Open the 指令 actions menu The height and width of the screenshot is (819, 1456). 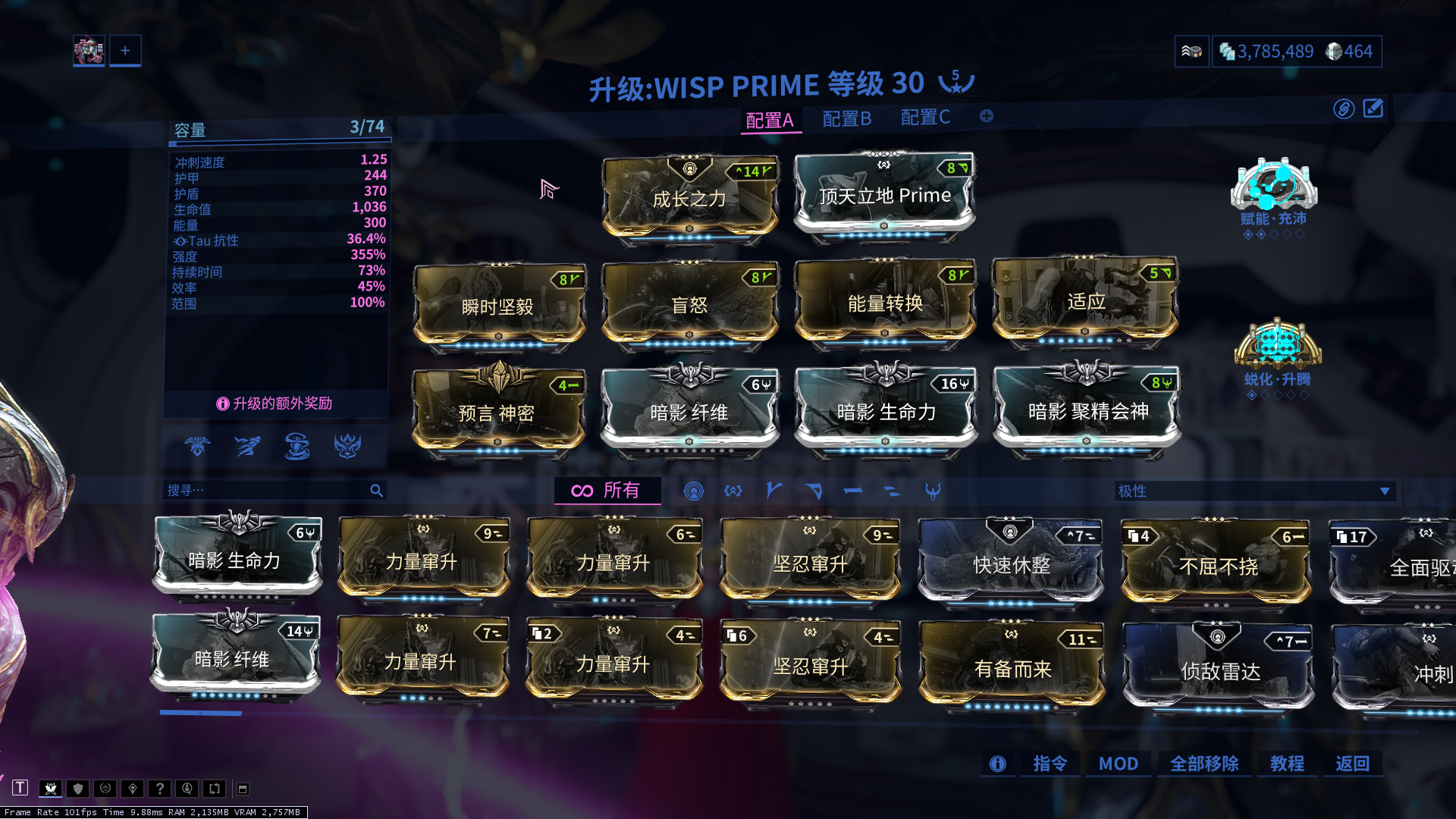(x=1050, y=764)
